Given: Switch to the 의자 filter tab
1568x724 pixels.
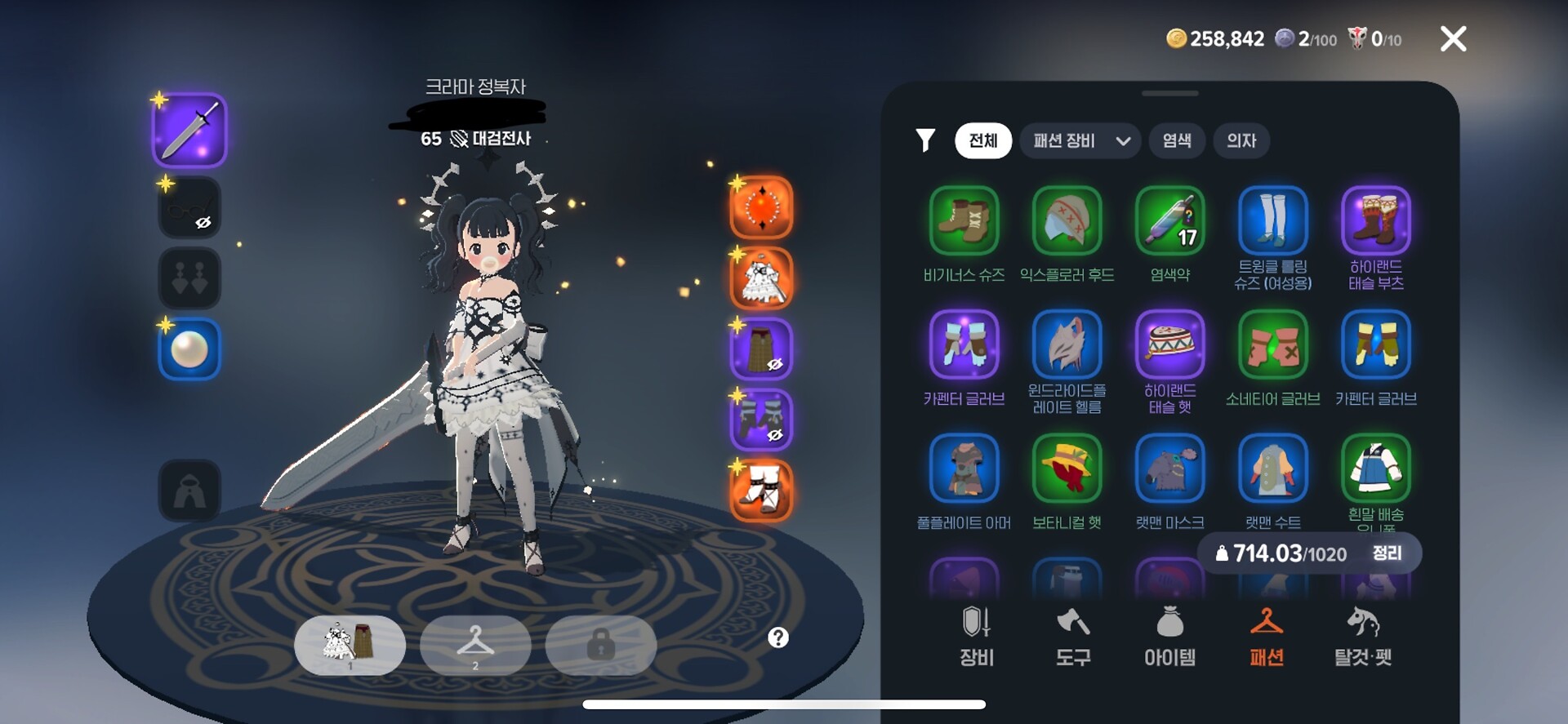Looking at the screenshot, I should point(1241,140).
